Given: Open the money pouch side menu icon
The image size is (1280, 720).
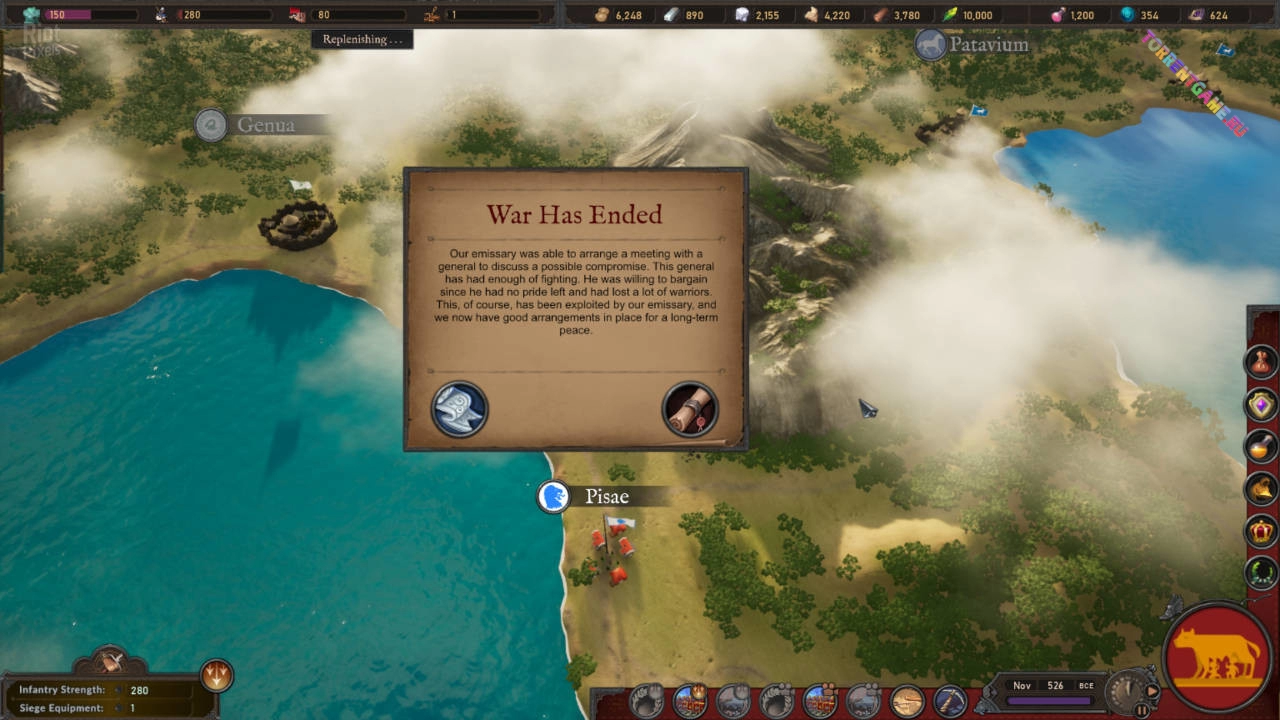Looking at the screenshot, I should [x=1261, y=361].
